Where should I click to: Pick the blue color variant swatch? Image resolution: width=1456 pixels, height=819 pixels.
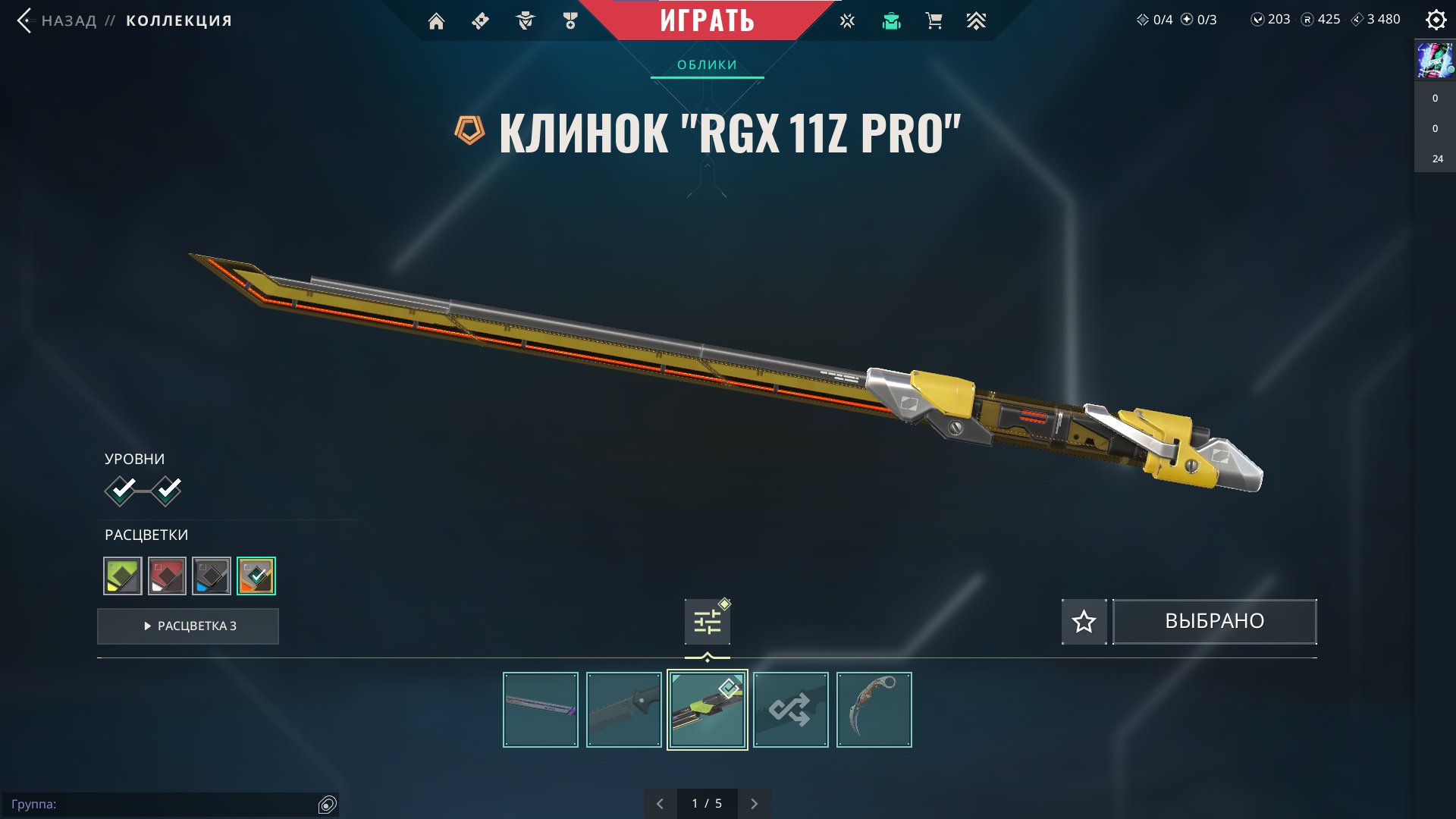(212, 576)
